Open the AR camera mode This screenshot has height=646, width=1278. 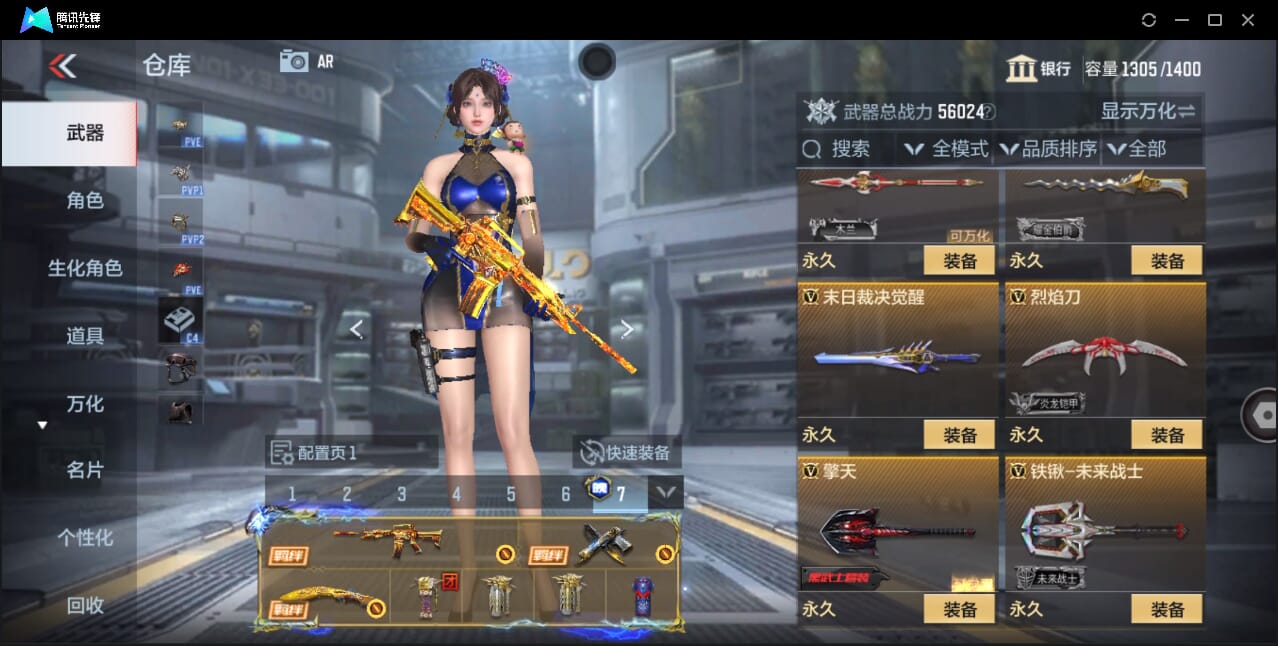click(306, 61)
